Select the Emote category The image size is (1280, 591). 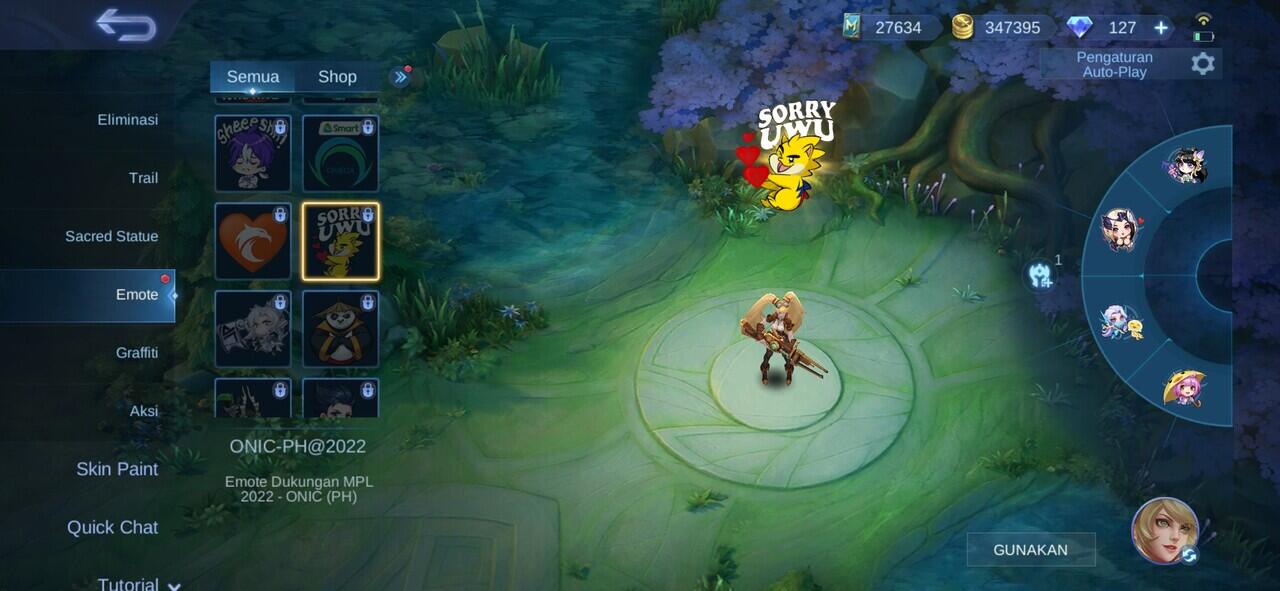[136, 295]
